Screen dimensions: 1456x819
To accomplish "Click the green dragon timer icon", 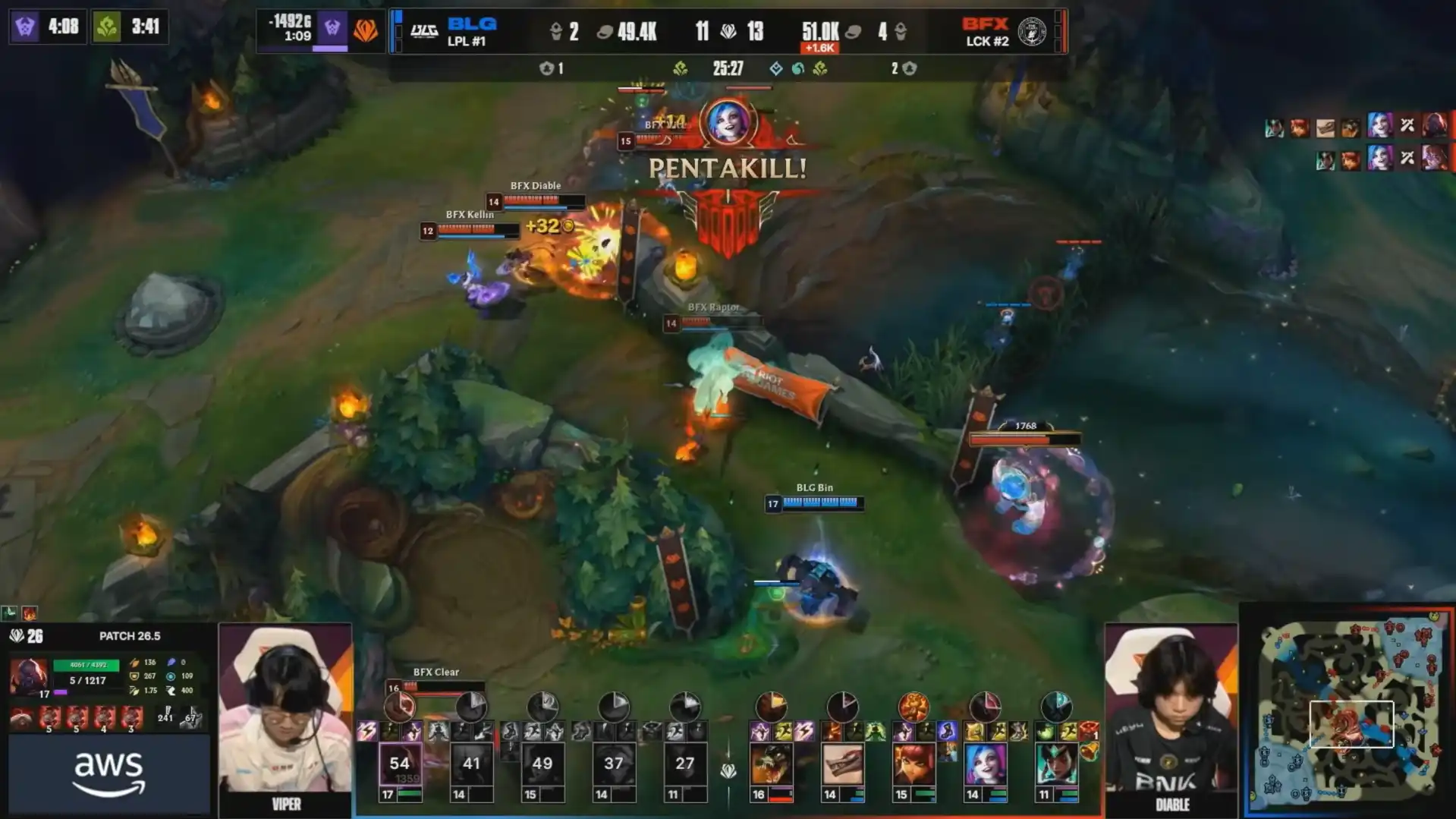I will (x=107, y=27).
